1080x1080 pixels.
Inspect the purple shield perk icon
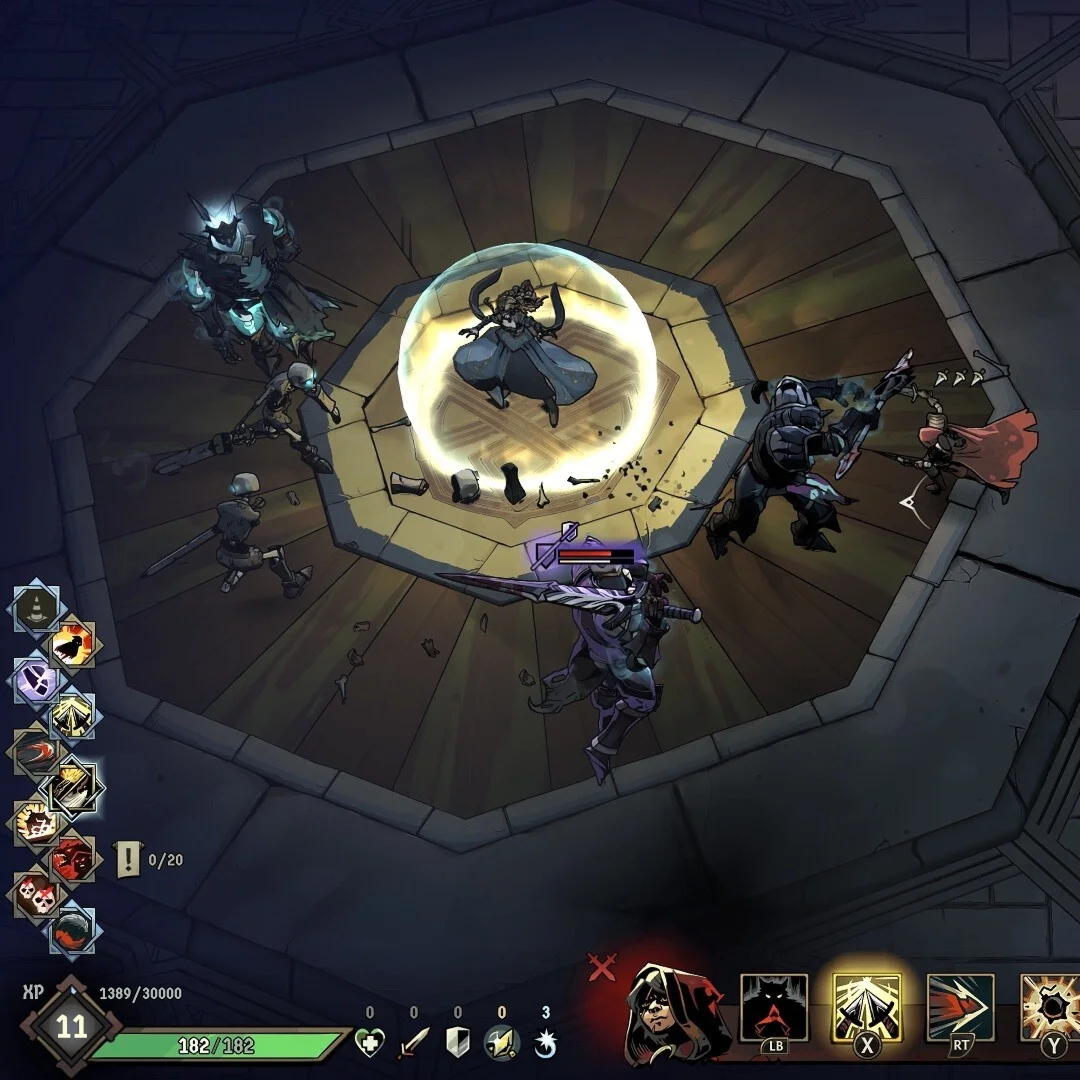tap(37, 681)
